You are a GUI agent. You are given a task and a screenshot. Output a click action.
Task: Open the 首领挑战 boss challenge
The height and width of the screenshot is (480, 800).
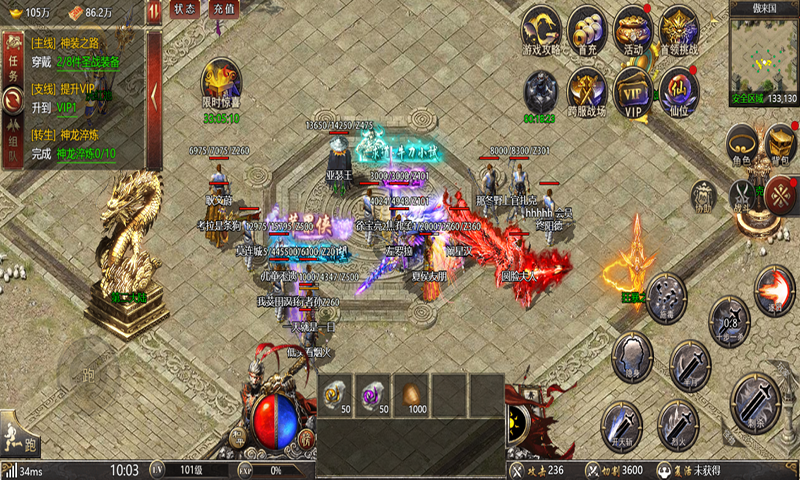[679, 31]
